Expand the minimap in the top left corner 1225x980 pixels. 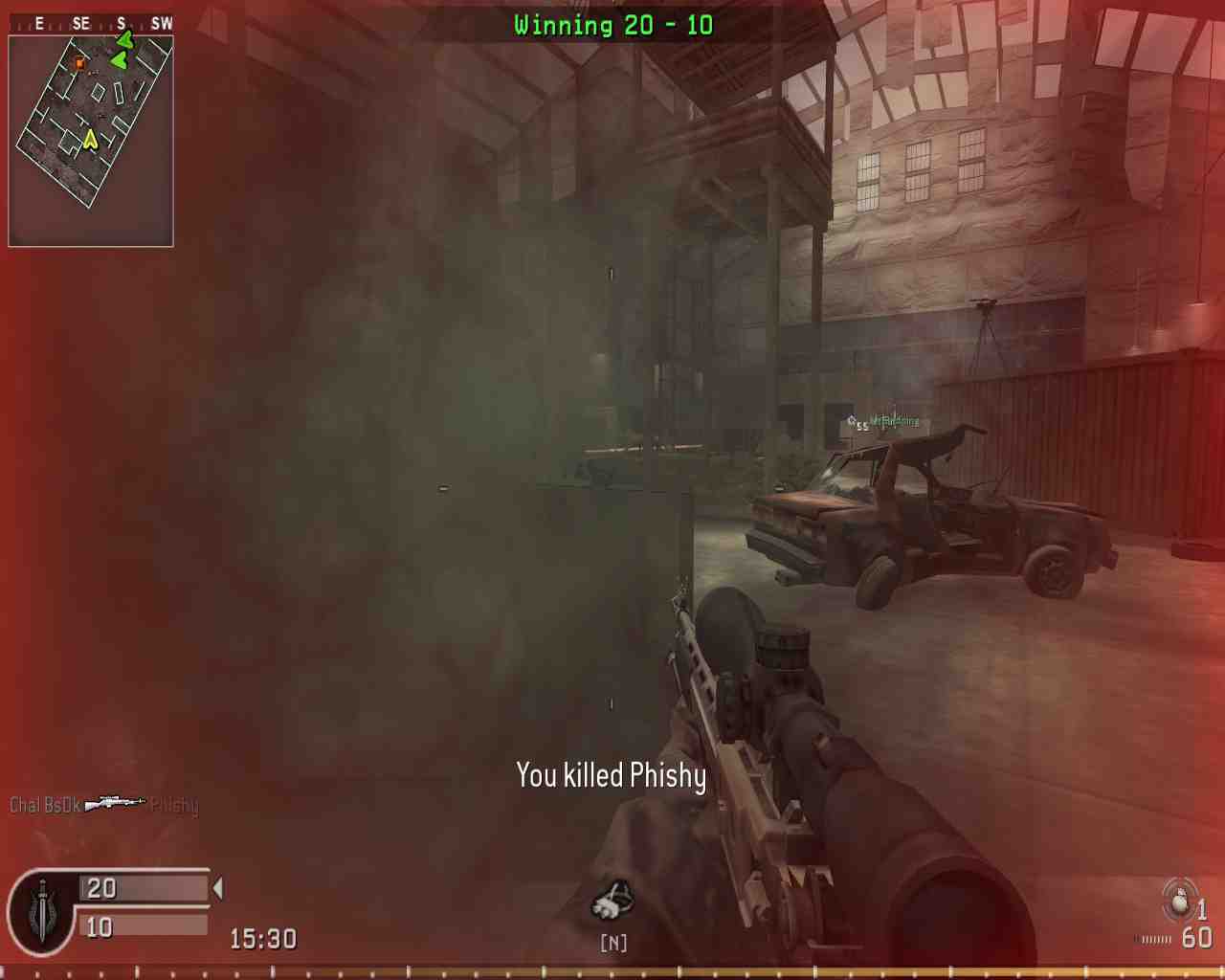click(91, 144)
